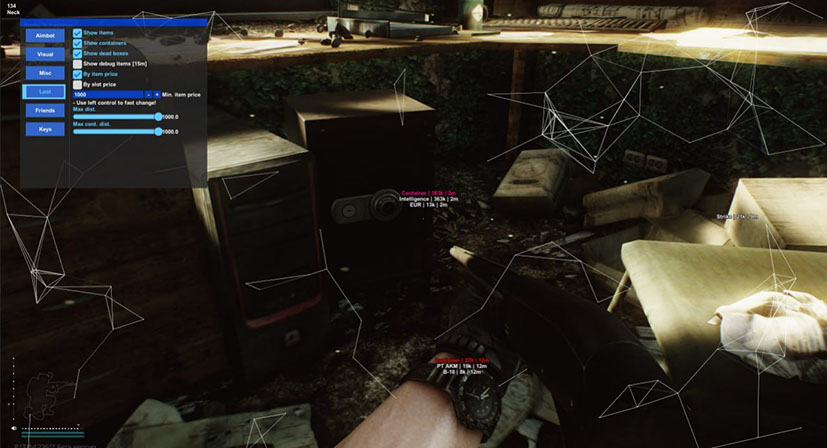Click the Max cont. dist. slider
The image size is (827, 448).
point(116,131)
